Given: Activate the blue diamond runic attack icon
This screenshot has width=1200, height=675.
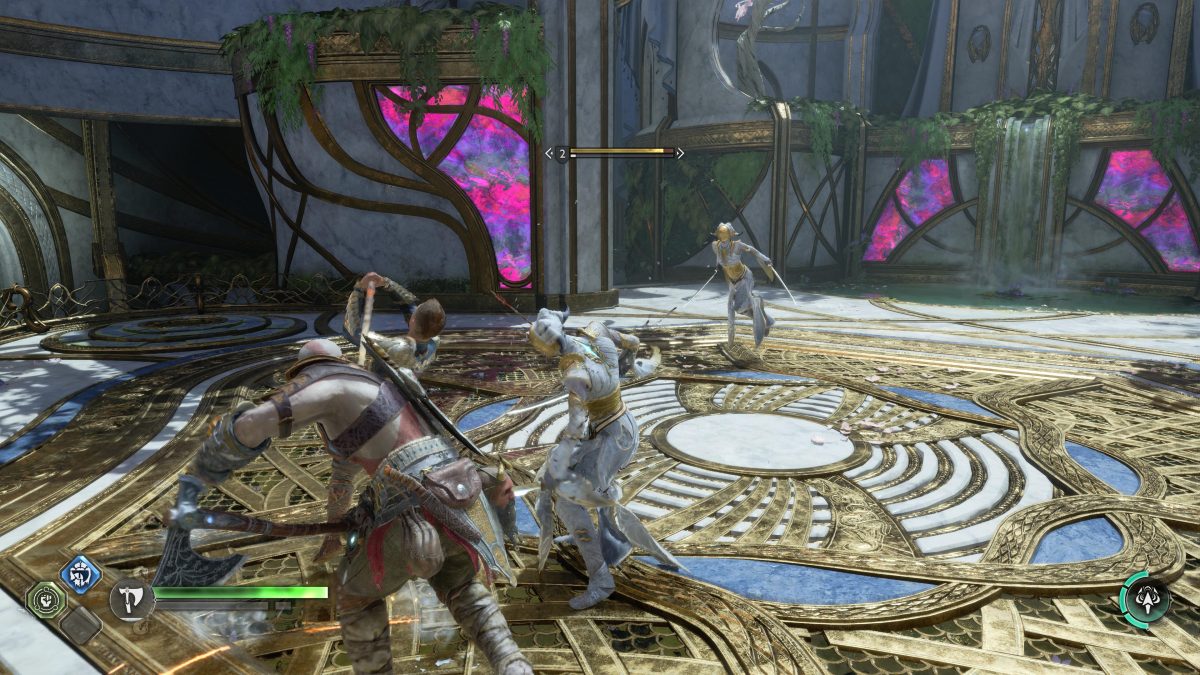Looking at the screenshot, I should (81, 574).
